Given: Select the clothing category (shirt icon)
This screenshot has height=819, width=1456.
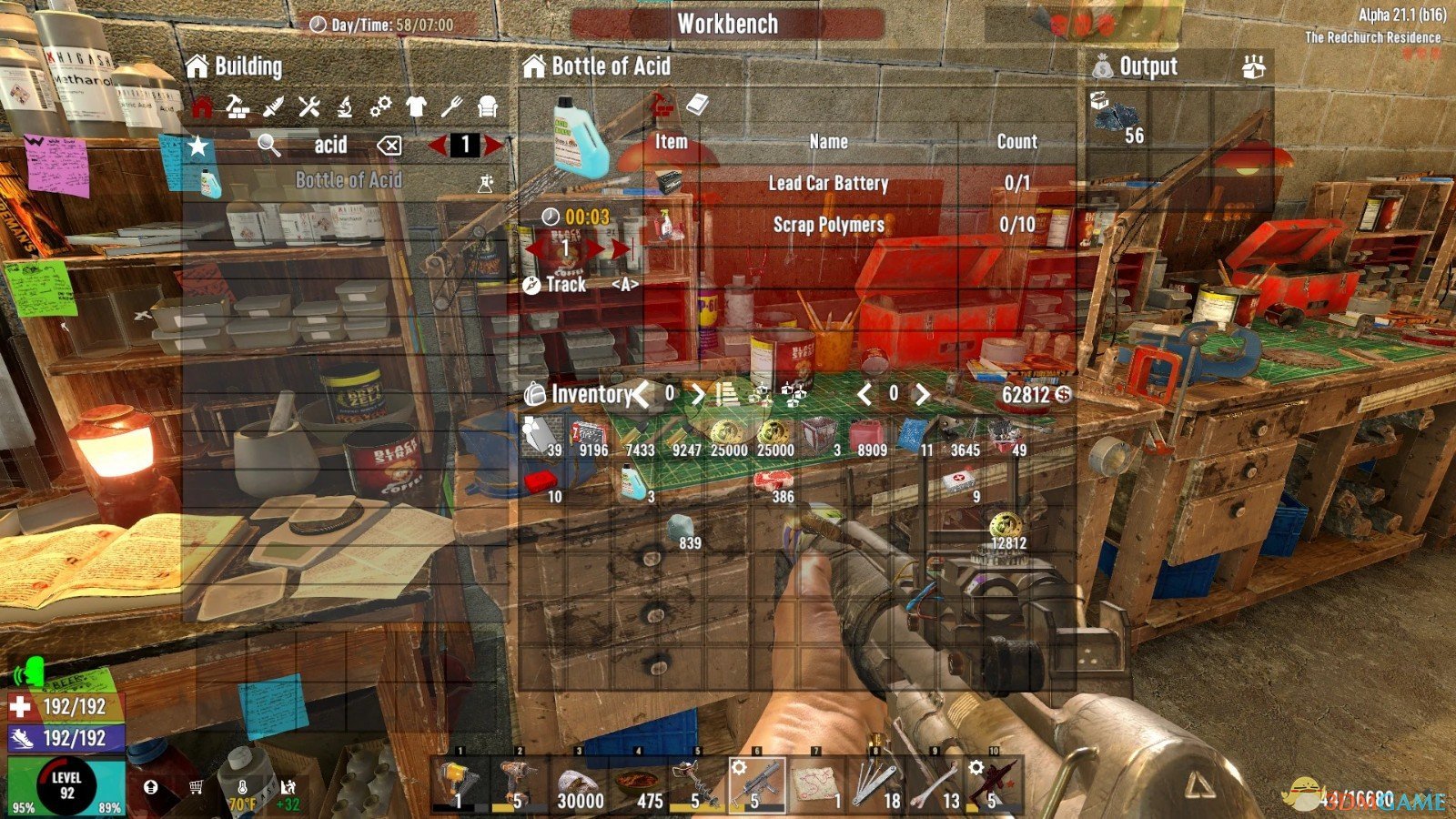Looking at the screenshot, I should [x=417, y=106].
